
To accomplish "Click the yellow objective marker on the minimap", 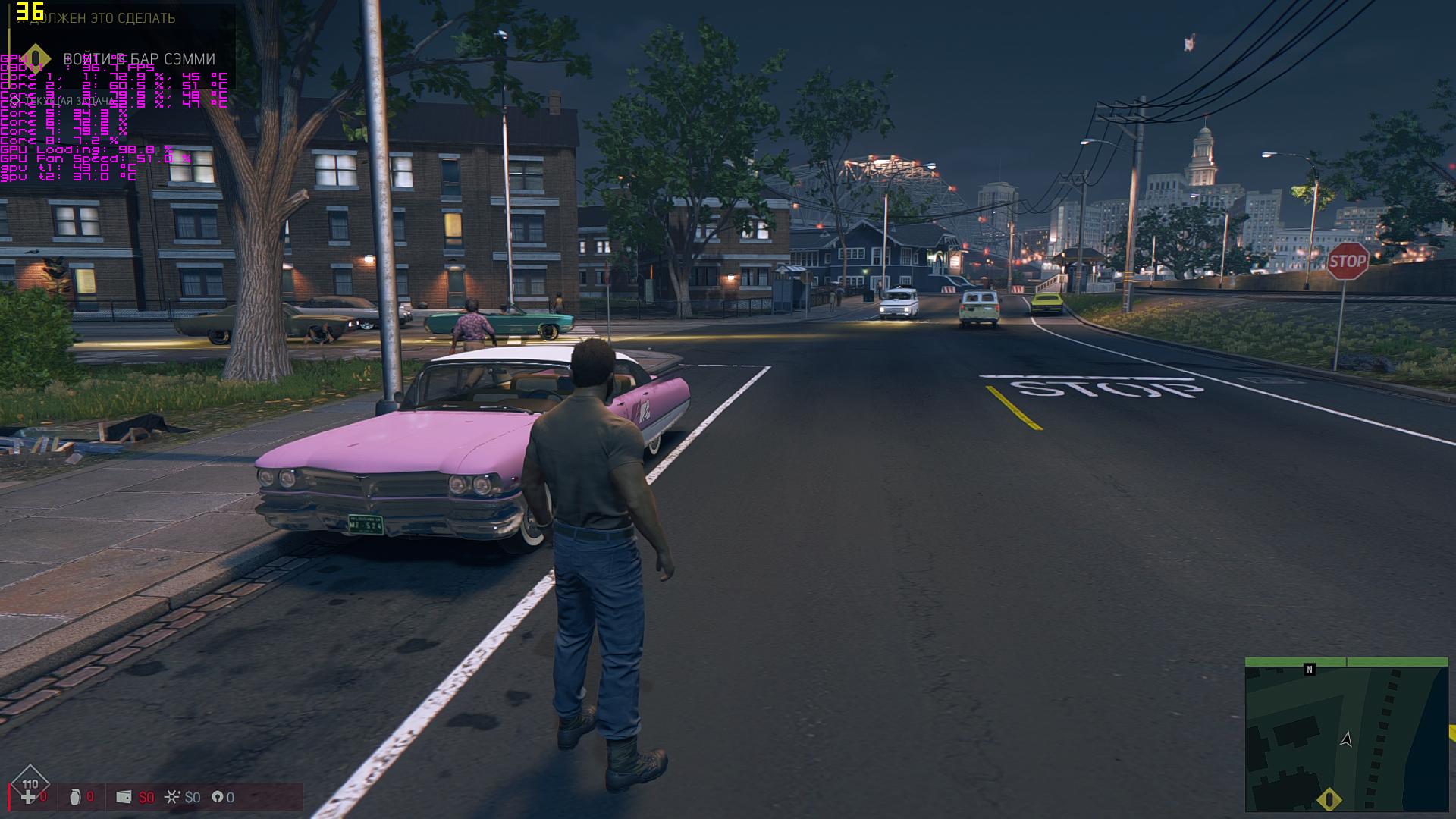I will [1329, 800].
